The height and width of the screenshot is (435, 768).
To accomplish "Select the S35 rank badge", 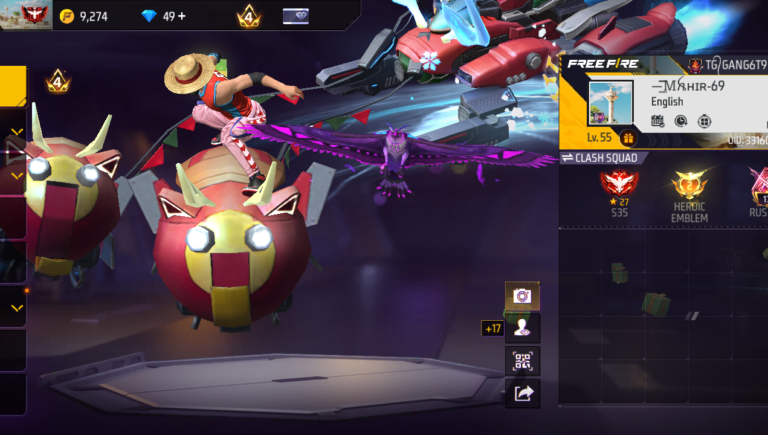I will [619, 188].
